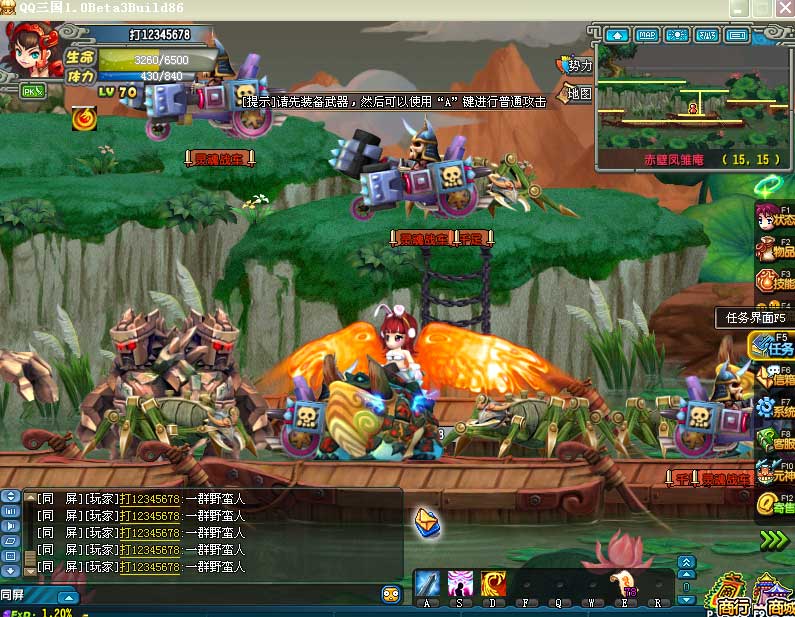
Task: Click the 势力 faction button
Action: [x=578, y=66]
